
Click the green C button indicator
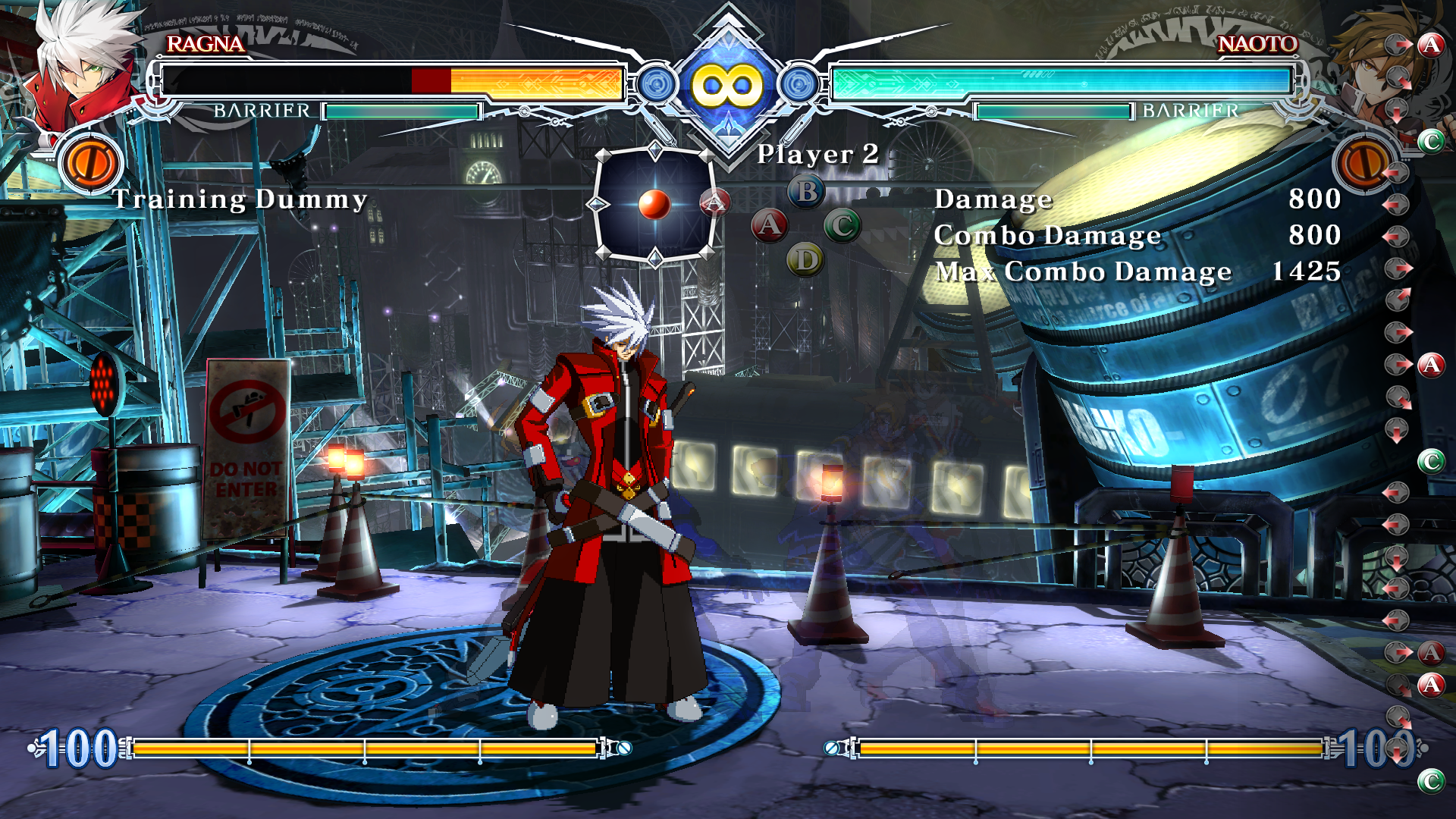tap(842, 226)
